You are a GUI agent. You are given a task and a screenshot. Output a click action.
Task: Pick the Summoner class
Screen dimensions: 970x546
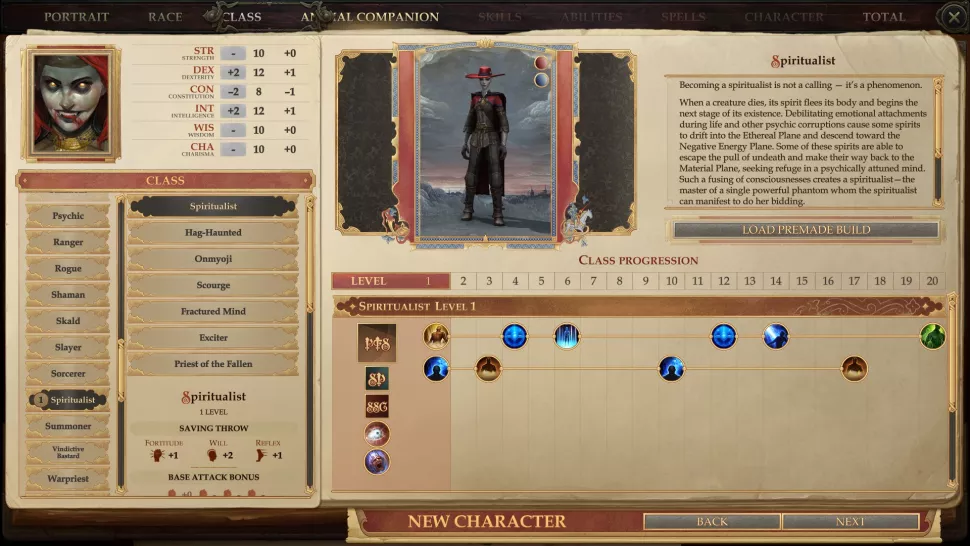[x=68, y=426]
